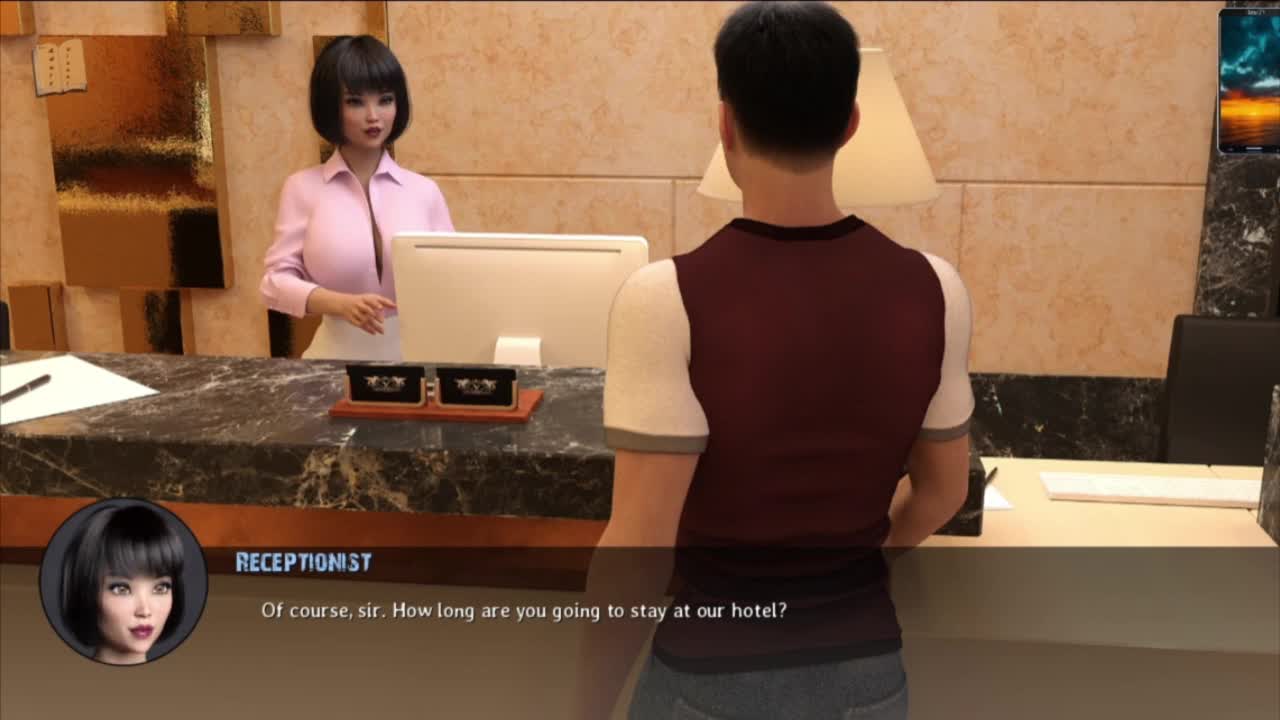Open the smartphone with sunset wallpaper

1249,81
